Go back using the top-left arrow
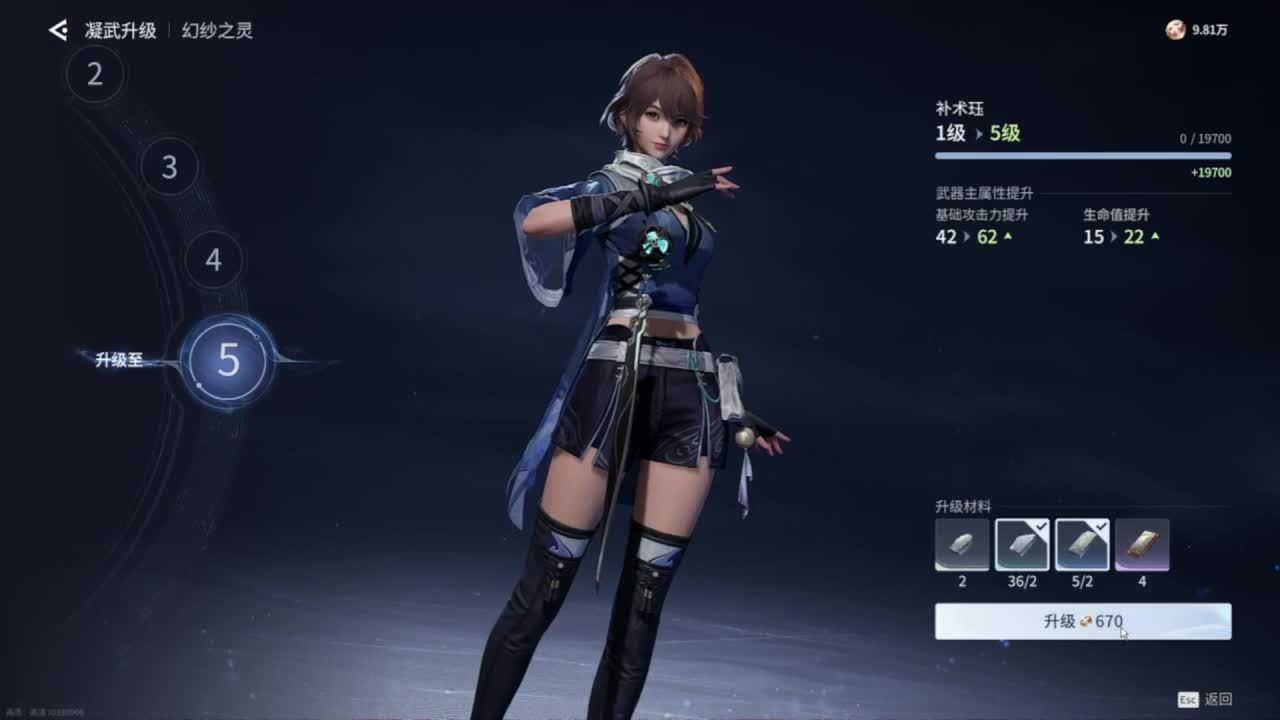 point(58,31)
